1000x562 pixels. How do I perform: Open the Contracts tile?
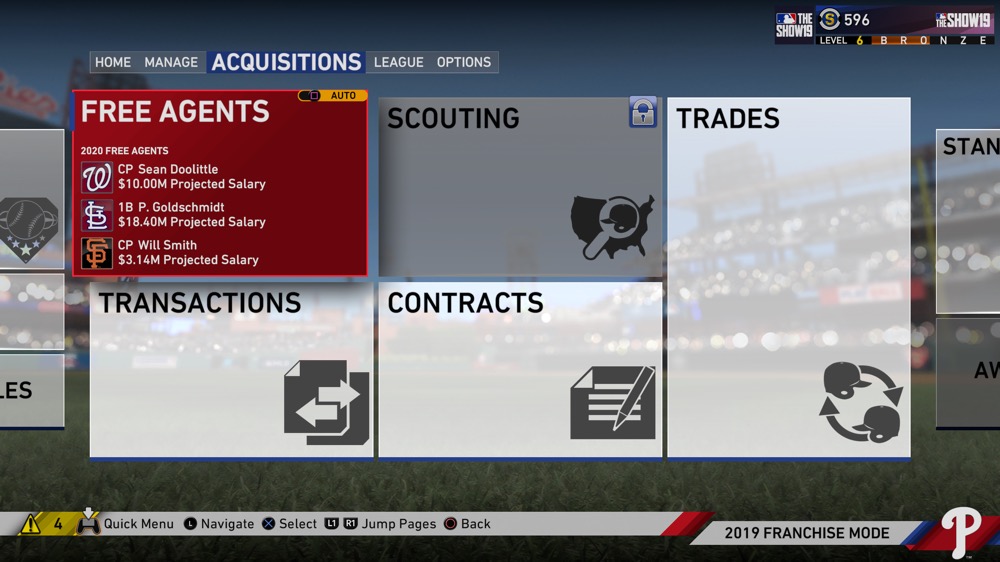[520, 370]
